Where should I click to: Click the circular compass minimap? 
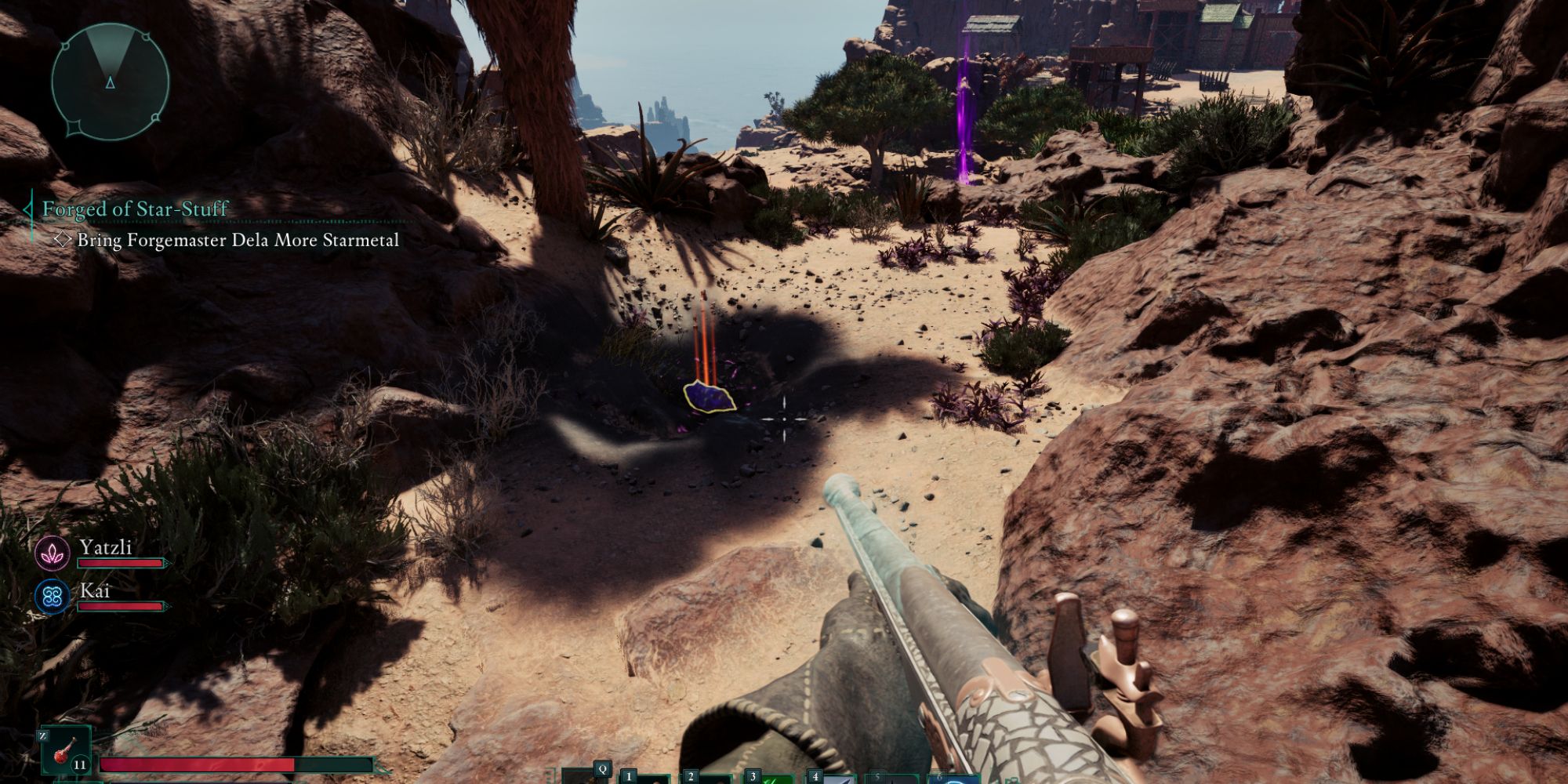tap(110, 81)
